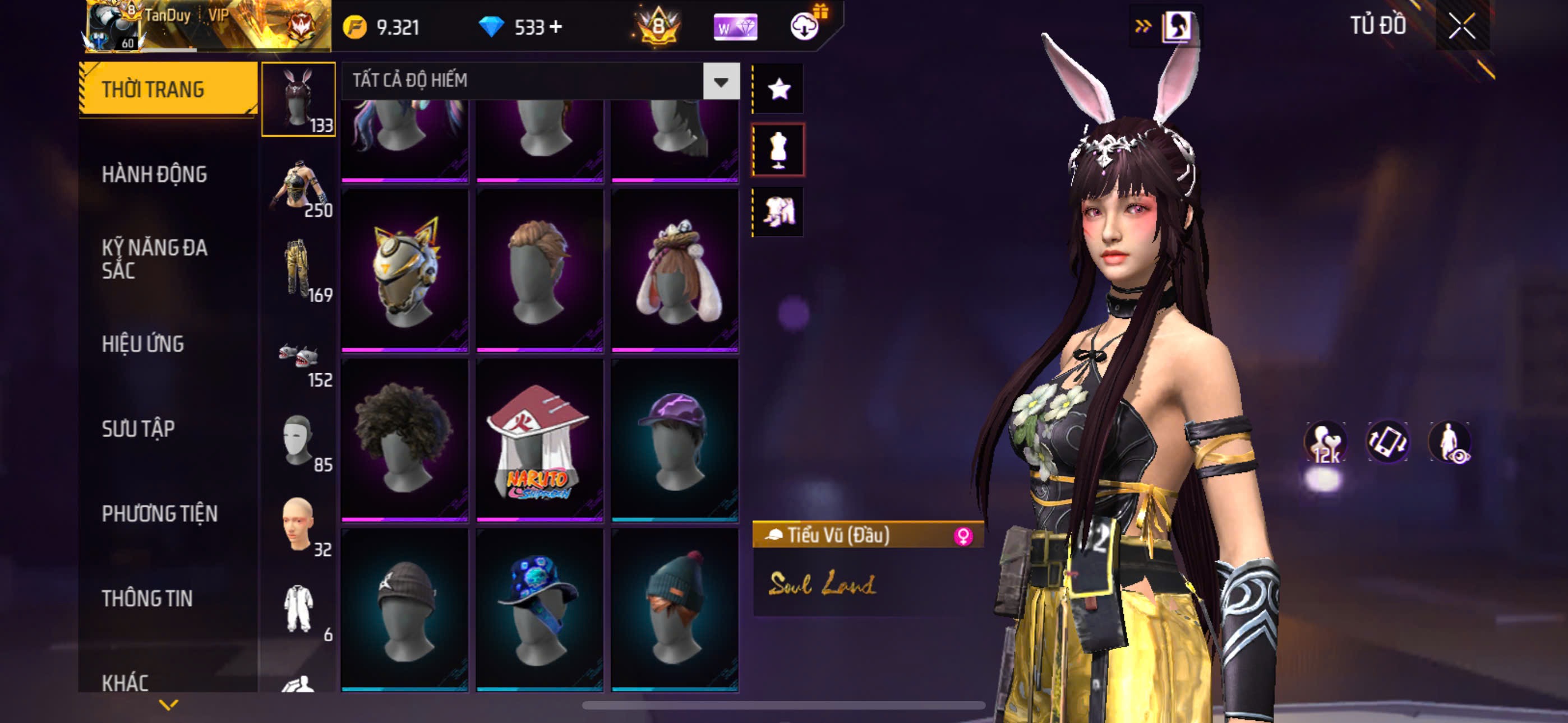Open the rarity filter dropdown
Viewport: 1568px width, 723px height.
pos(721,81)
